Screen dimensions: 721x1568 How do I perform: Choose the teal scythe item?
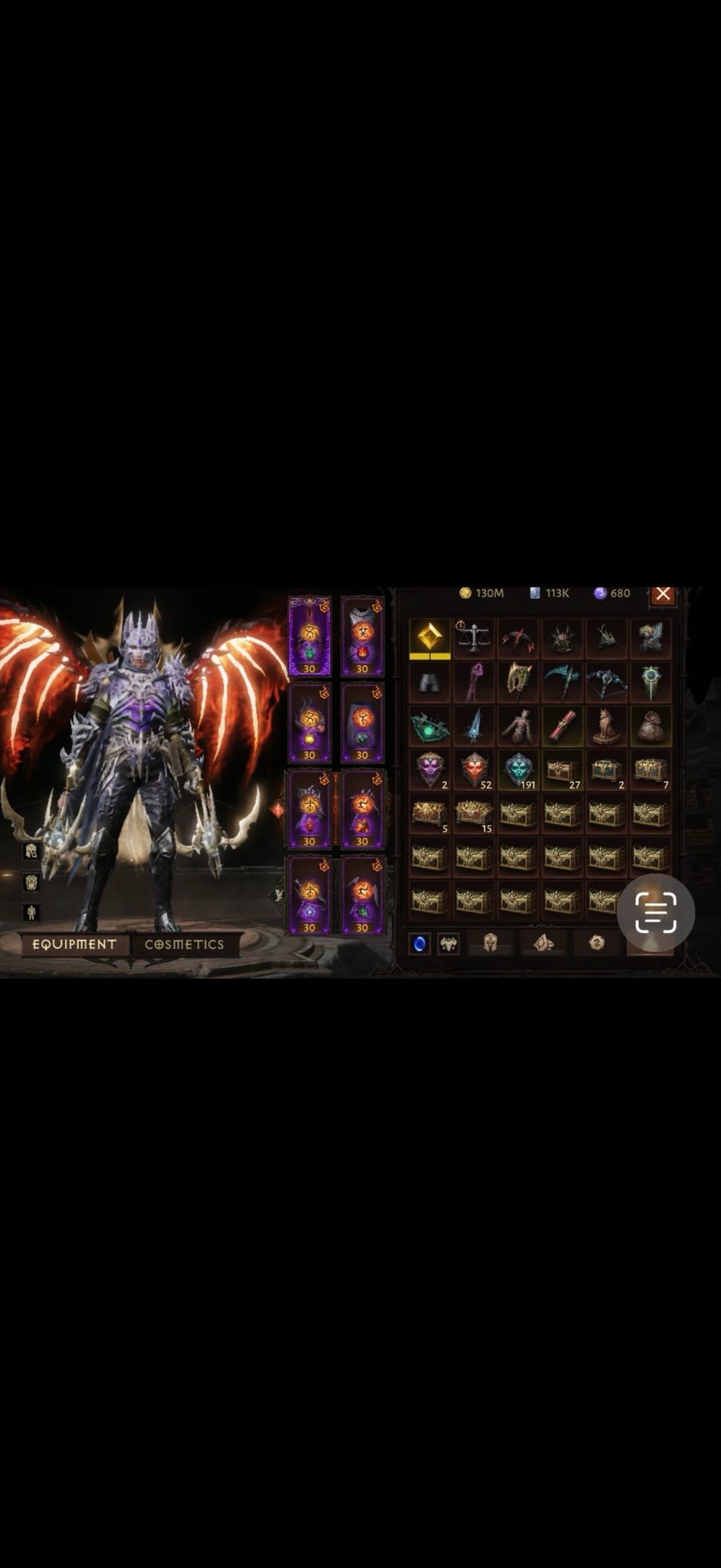[x=563, y=682]
